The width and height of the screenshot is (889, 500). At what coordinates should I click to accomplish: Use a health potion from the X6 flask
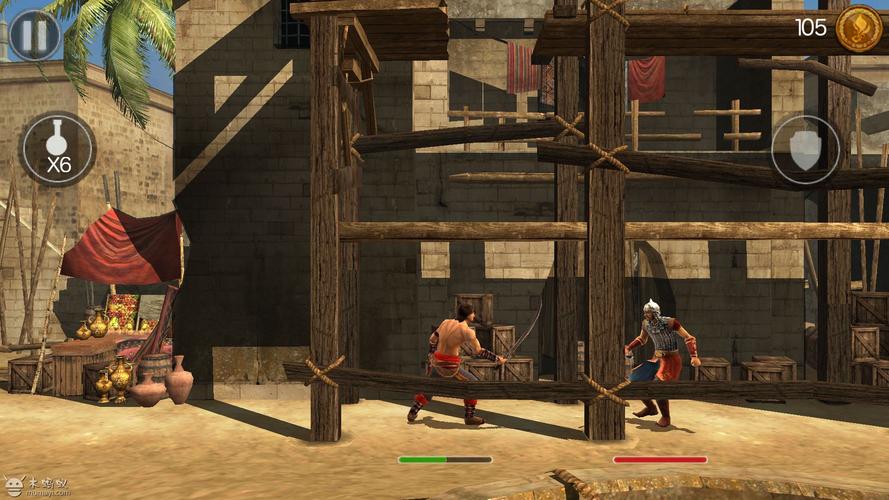(59, 150)
